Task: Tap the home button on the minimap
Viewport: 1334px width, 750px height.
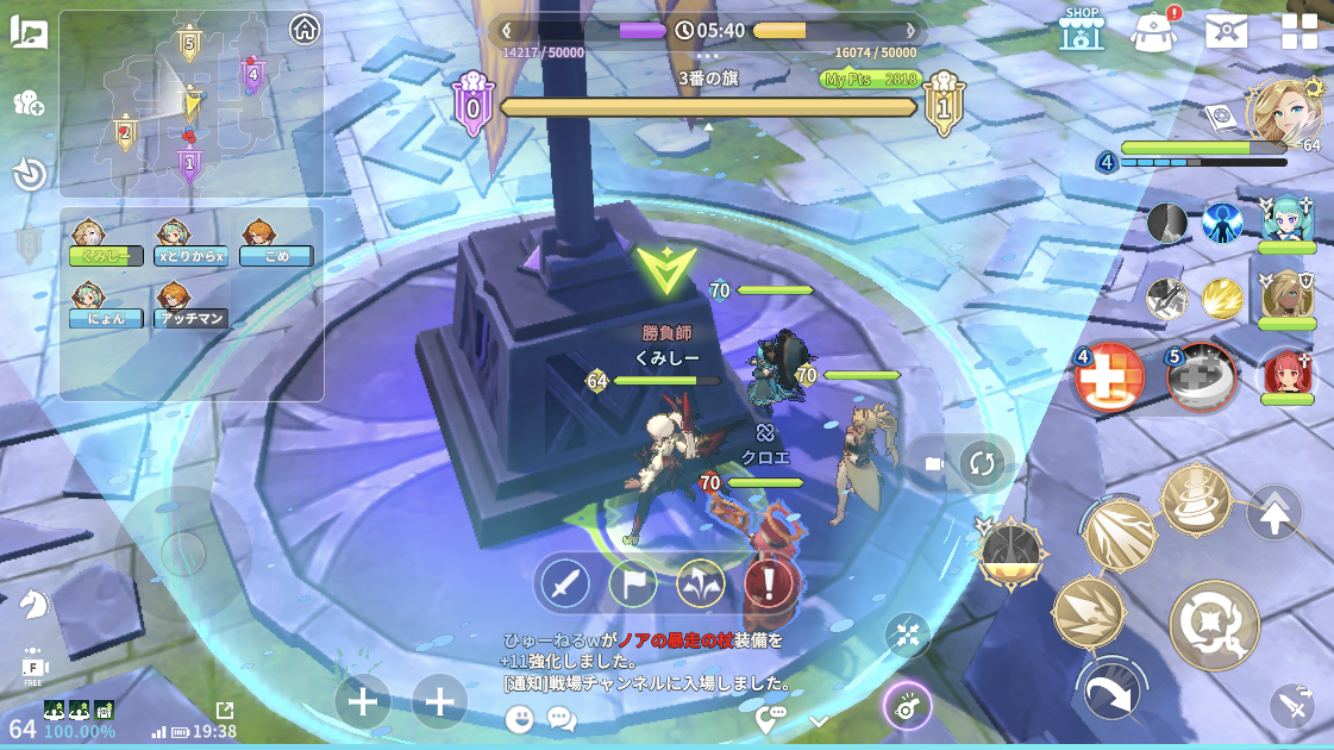Action: 304,29
